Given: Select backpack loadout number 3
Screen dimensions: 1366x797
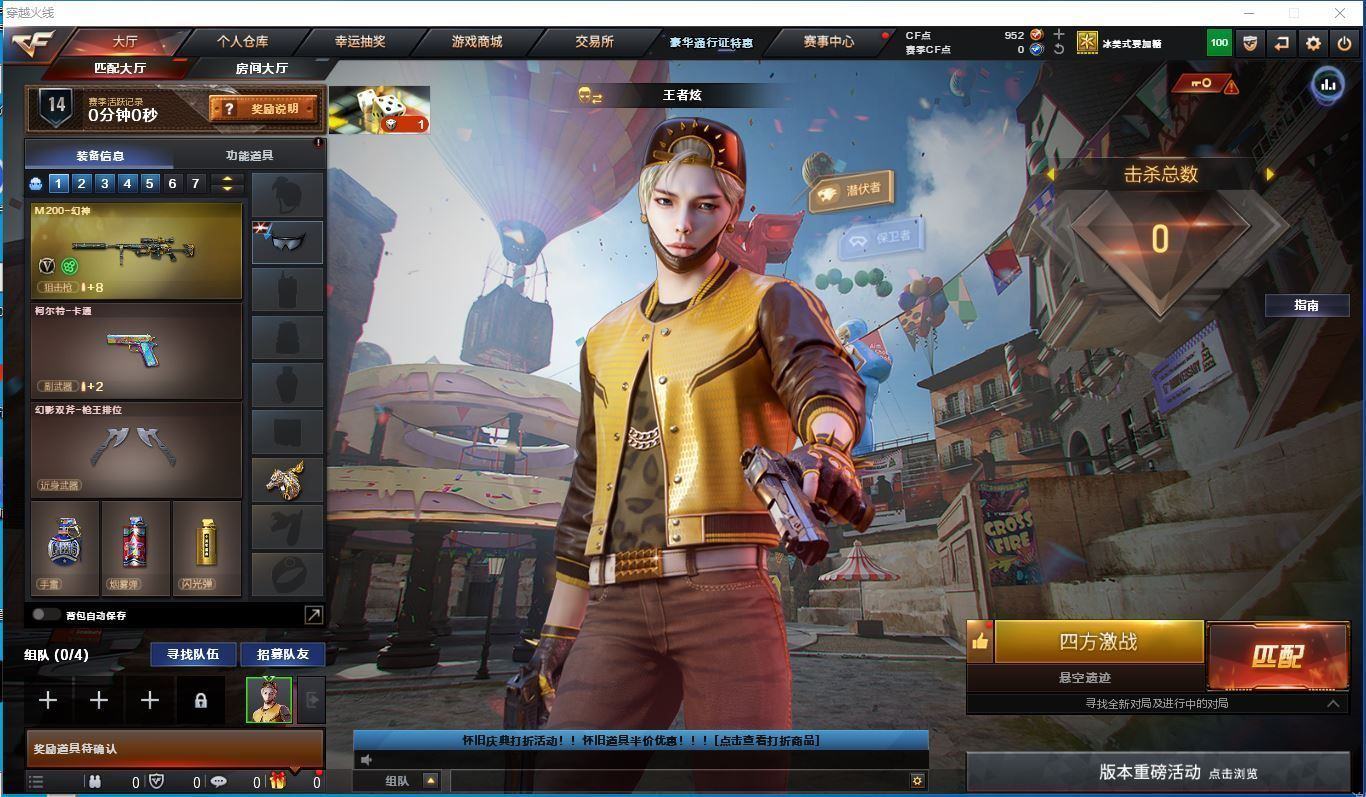Looking at the screenshot, I should (x=104, y=183).
